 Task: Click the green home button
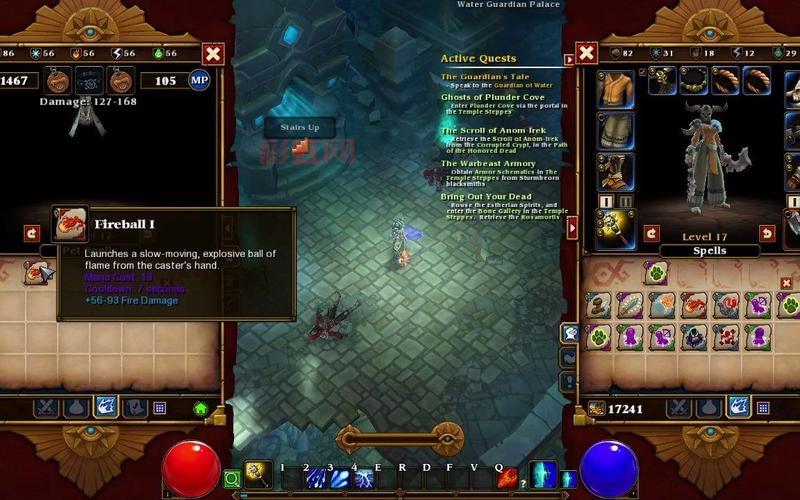pos(200,408)
